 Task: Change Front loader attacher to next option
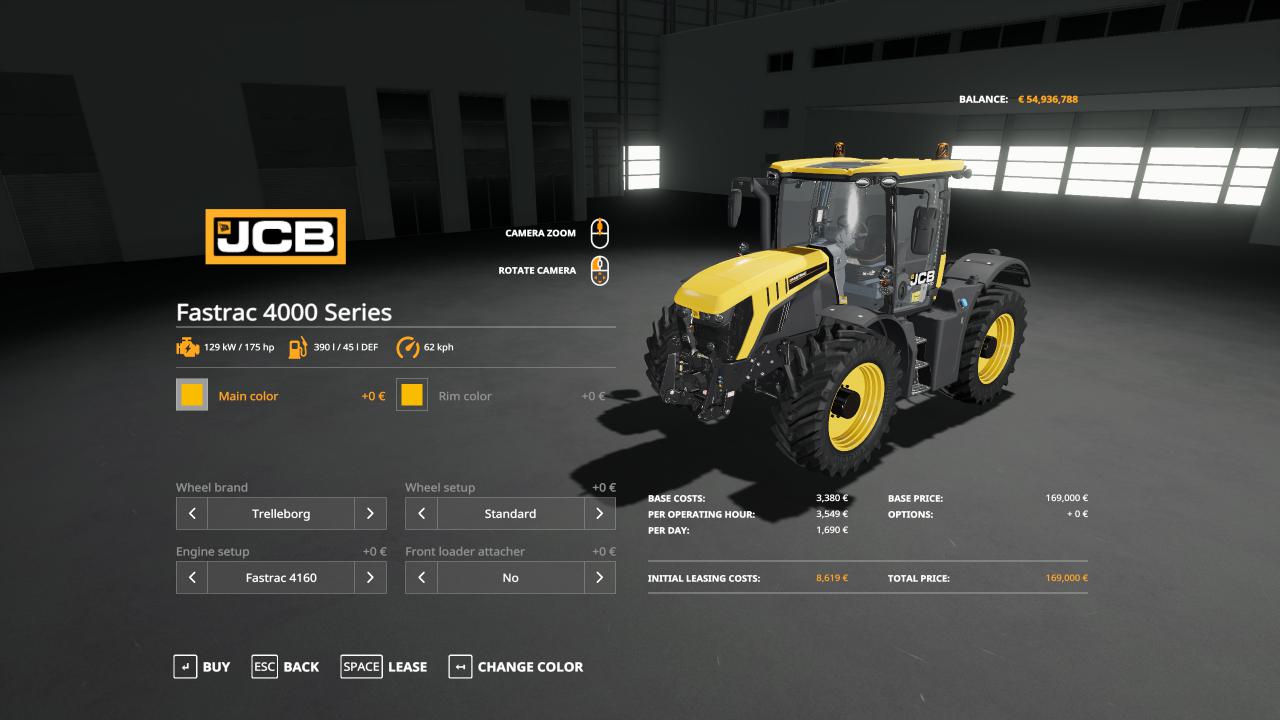(x=599, y=578)
